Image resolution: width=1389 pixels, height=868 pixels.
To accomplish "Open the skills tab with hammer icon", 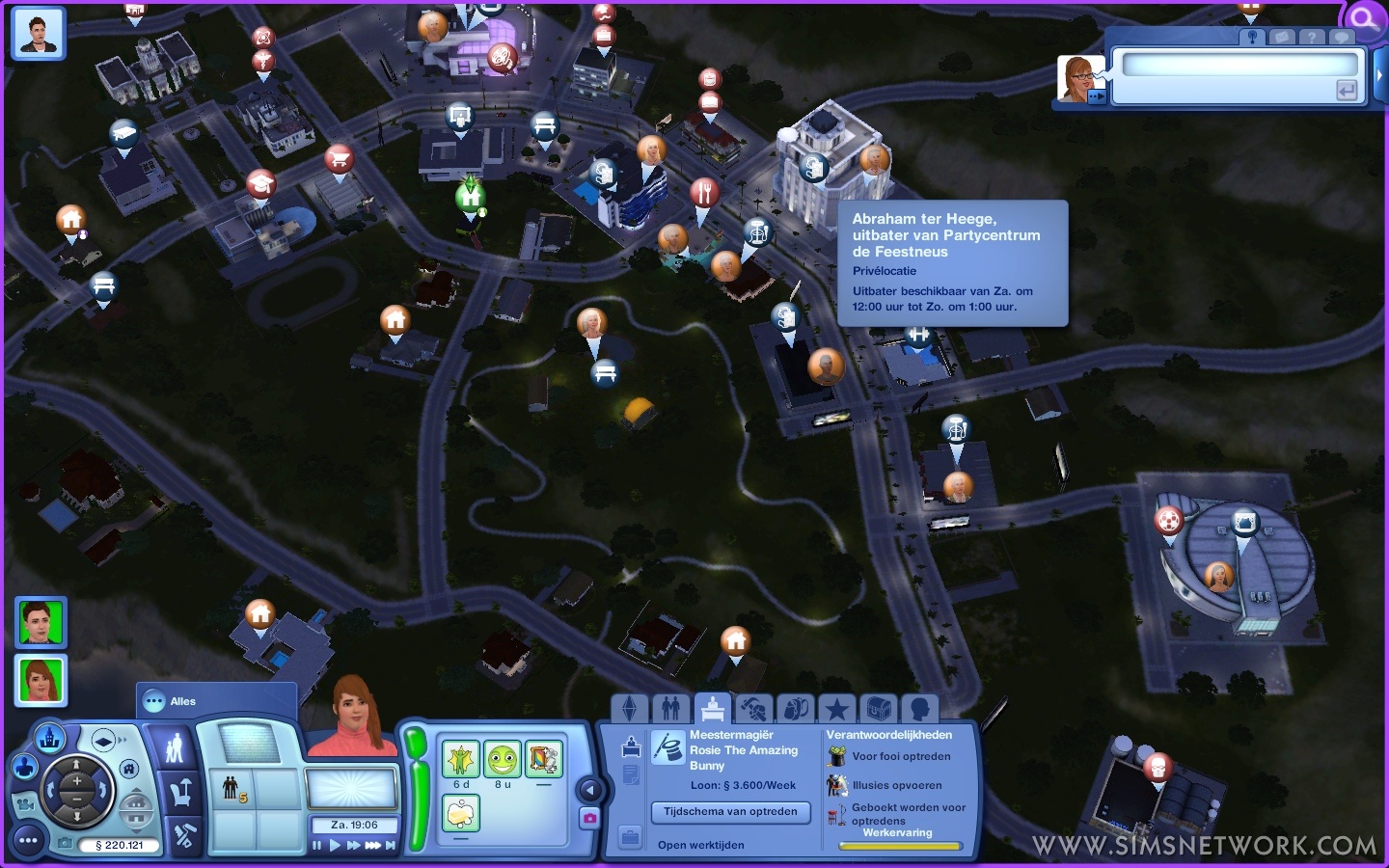I will click(753, 710).
